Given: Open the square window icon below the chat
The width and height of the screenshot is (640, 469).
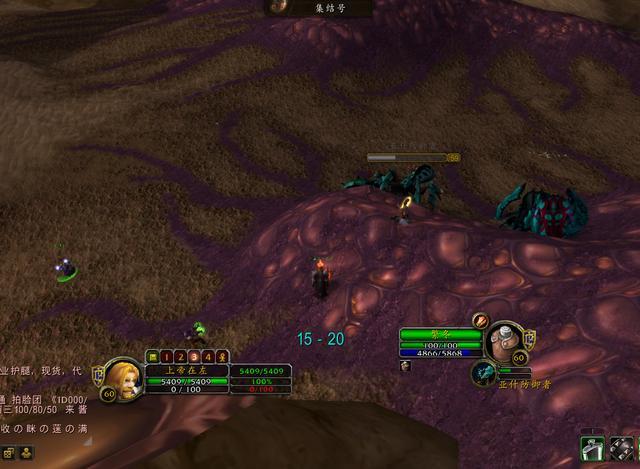Looking at the screenshot, I should (x=9, y=453).
